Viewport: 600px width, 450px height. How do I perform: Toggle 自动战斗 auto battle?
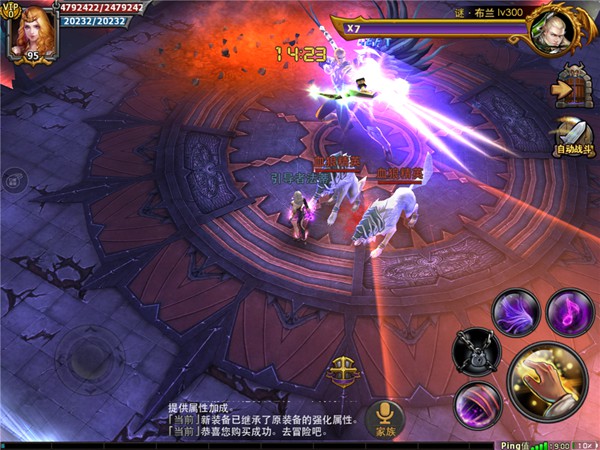click(x=573, y=134)
